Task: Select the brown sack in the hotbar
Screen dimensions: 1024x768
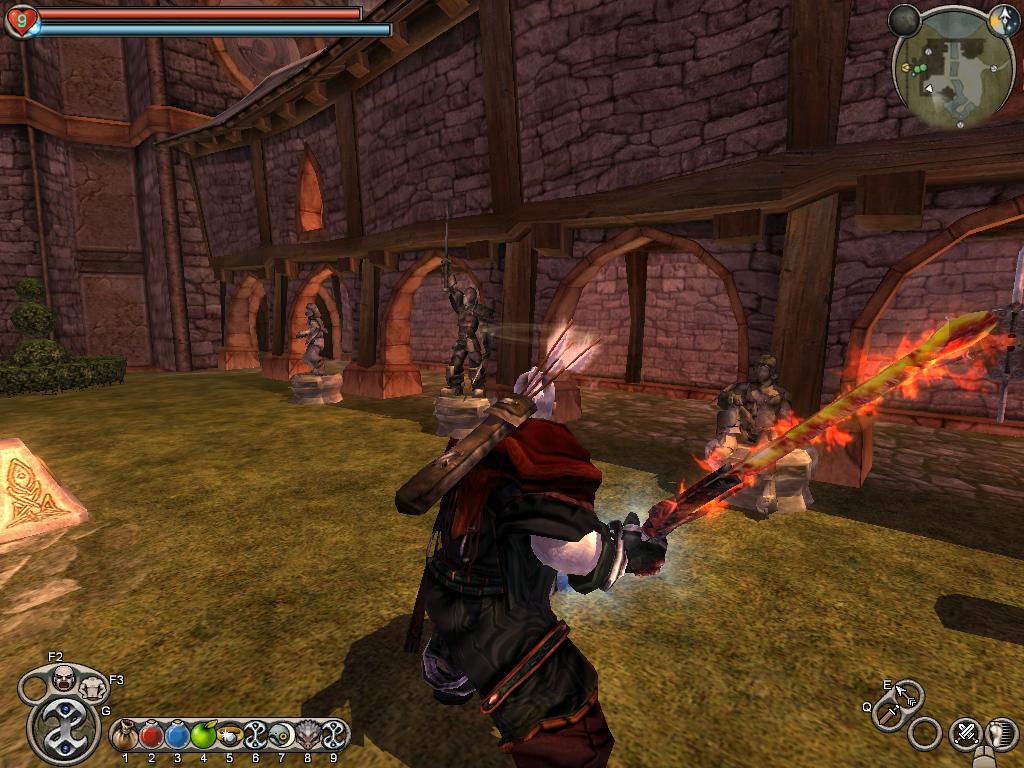Action: 125,737
